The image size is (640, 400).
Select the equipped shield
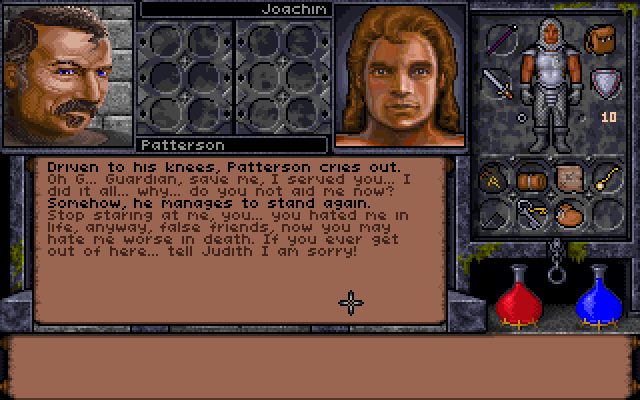click(x=603, y=82)
